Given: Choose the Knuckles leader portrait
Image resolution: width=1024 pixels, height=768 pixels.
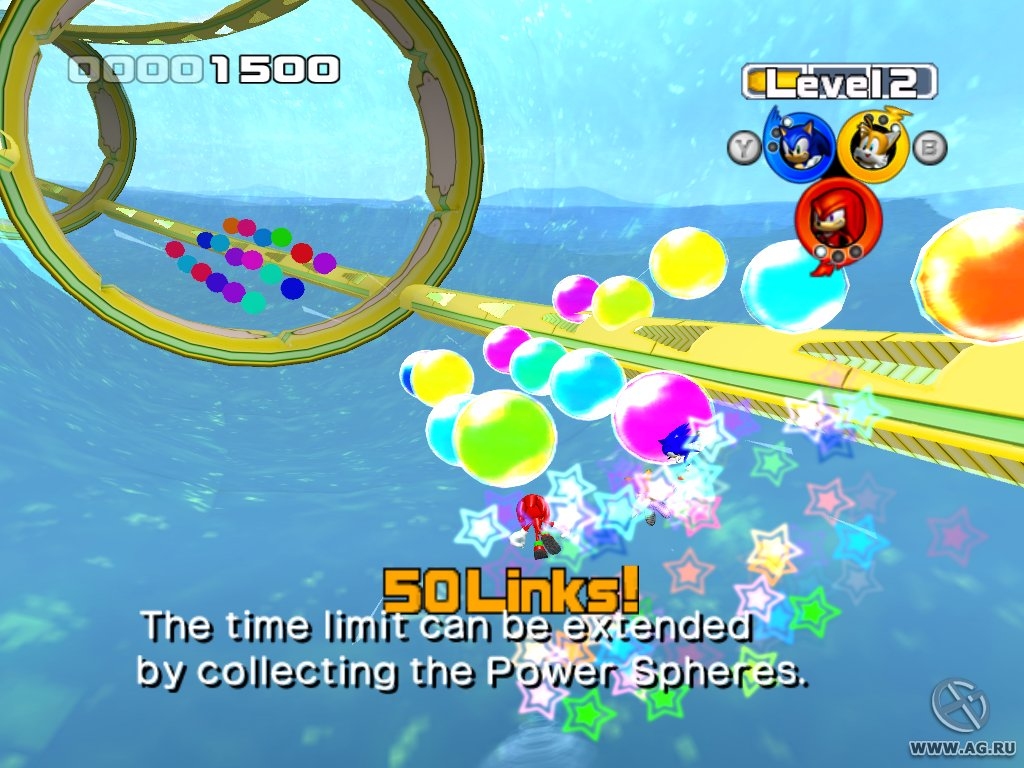Looking at the screenshot, I should pos(838,219).
